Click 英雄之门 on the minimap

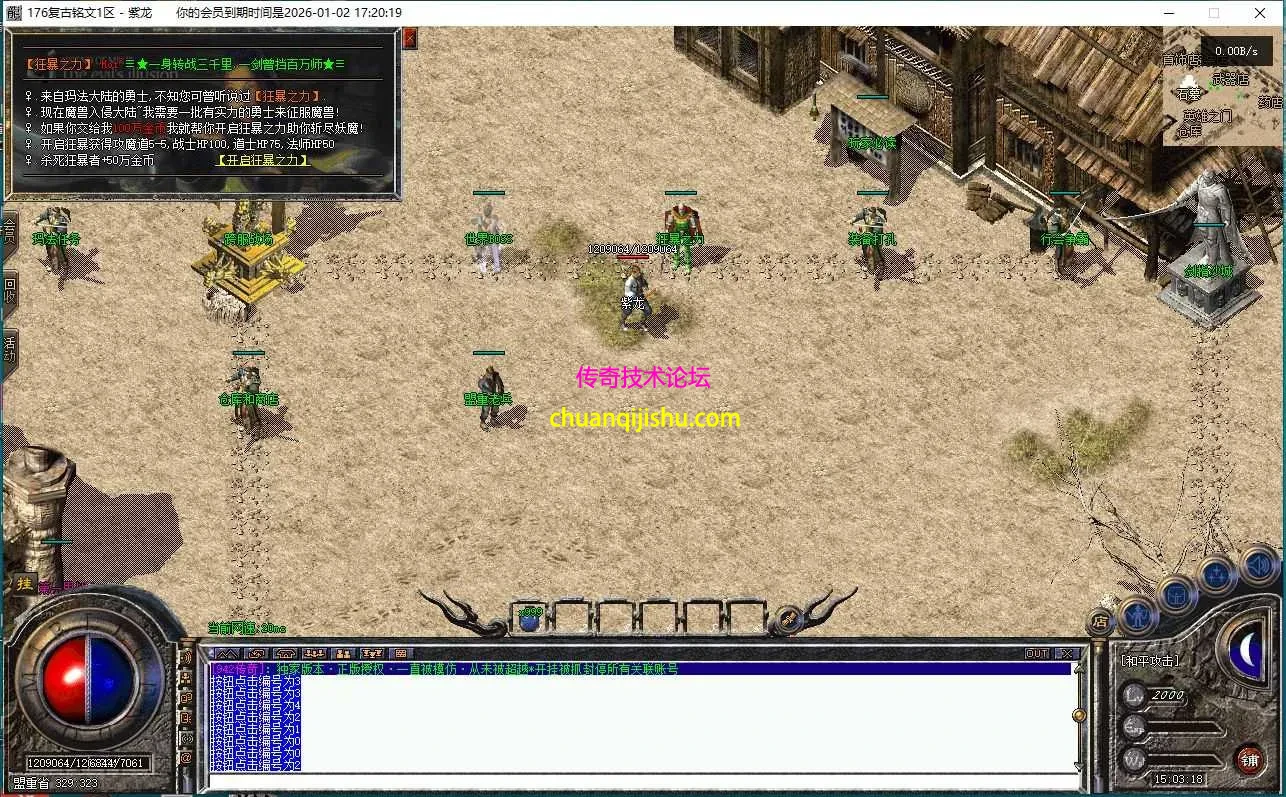point(1206,117)
